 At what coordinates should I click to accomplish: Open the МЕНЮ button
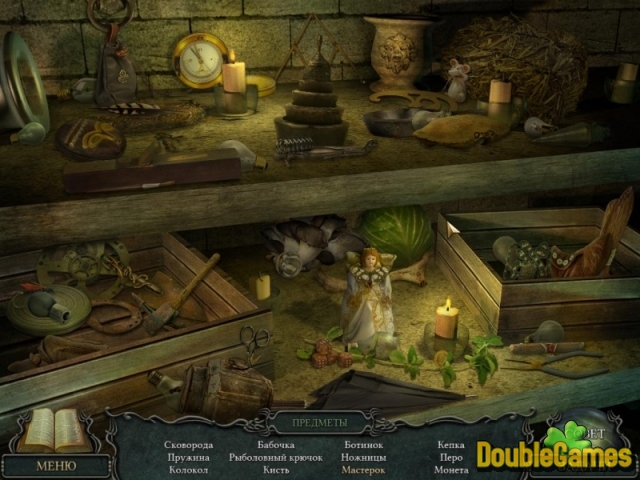click(55, 465)
